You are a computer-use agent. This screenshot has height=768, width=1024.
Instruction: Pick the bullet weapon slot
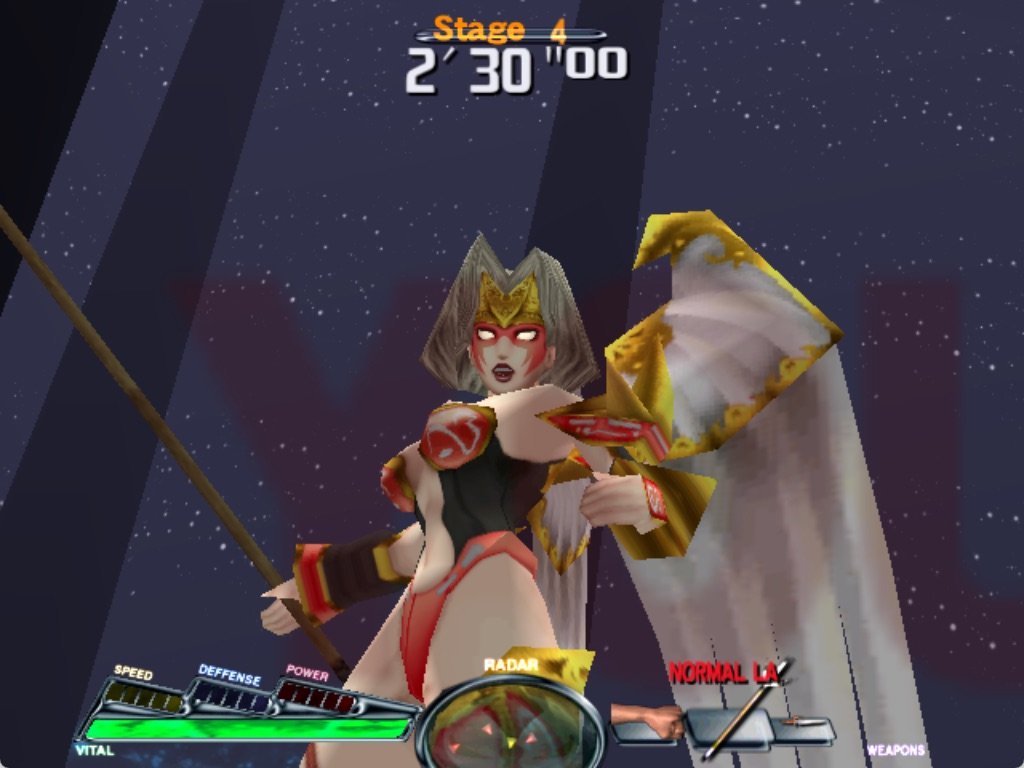click(x=805, y=724)
